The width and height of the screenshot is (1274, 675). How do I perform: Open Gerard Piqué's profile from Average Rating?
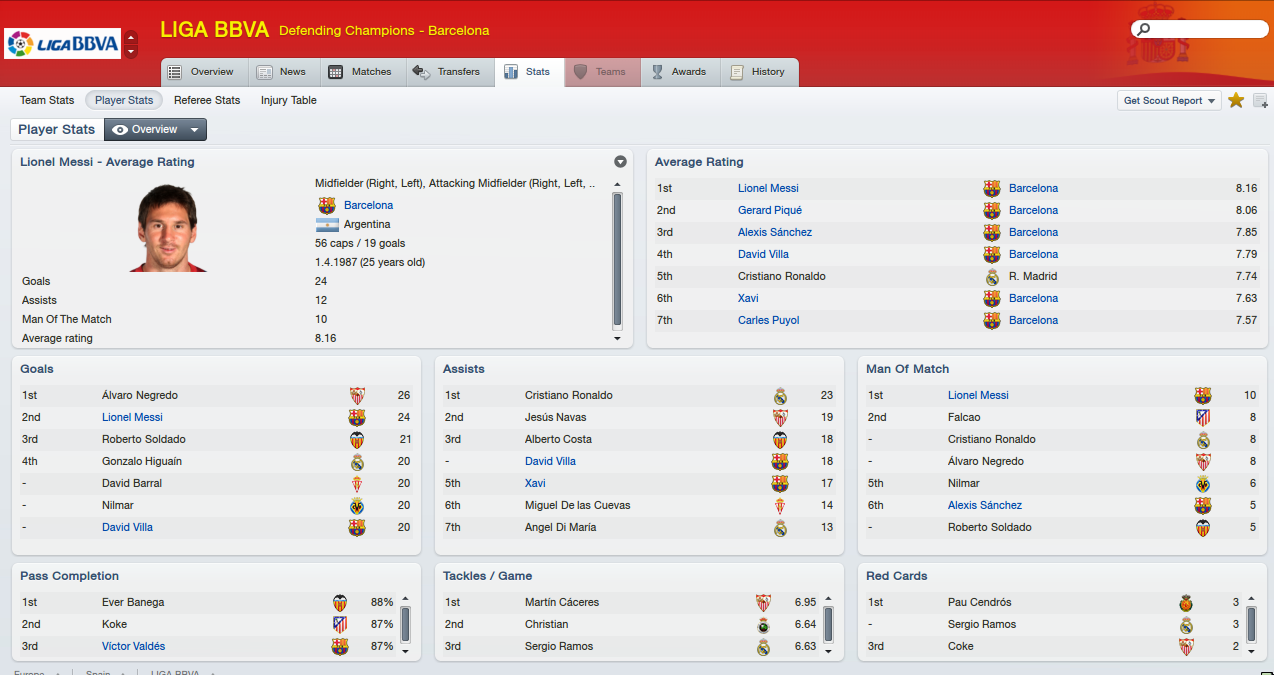[770, 210]
